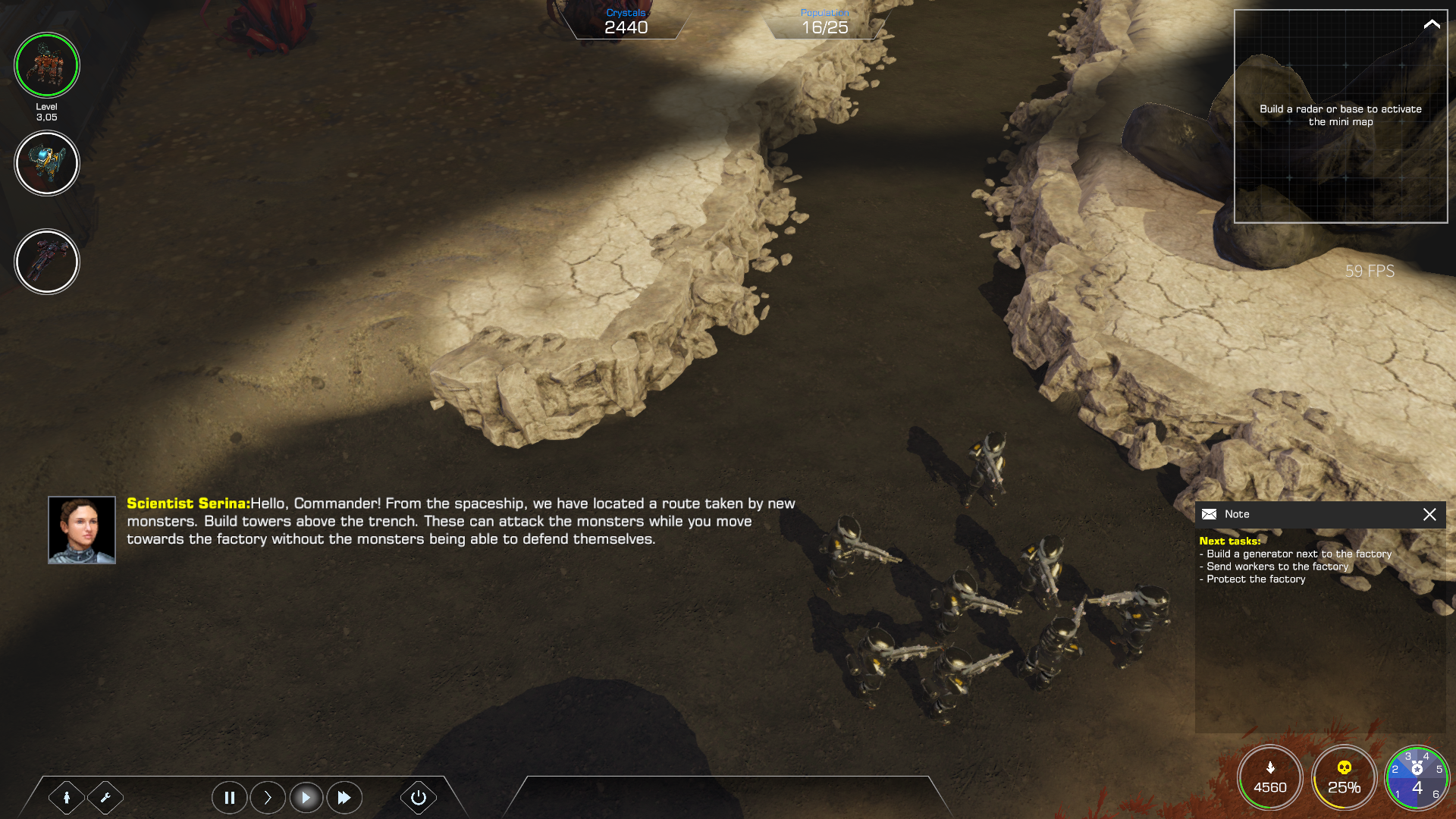Image resolution: width=1456 pixels, height=819 pixels.
Task: Click Scientist Serina's portrait
Action: (x=82, y=530)
